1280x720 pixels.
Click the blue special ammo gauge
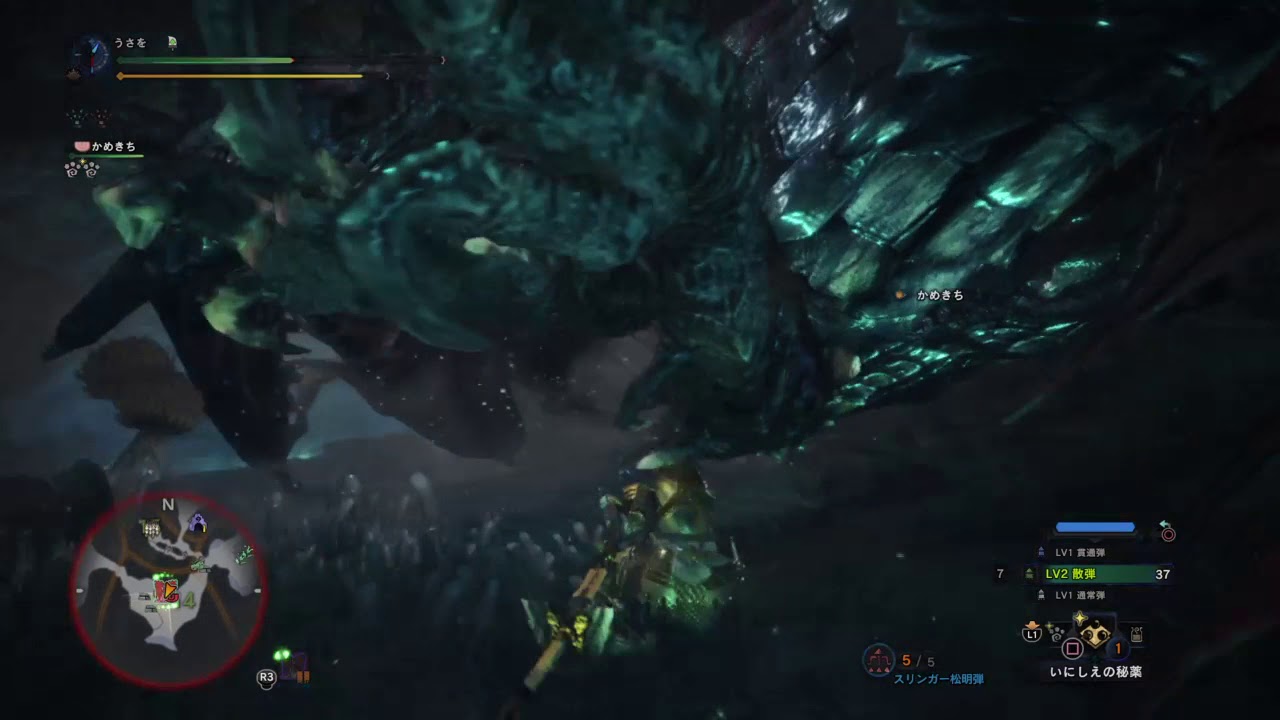1095,529
